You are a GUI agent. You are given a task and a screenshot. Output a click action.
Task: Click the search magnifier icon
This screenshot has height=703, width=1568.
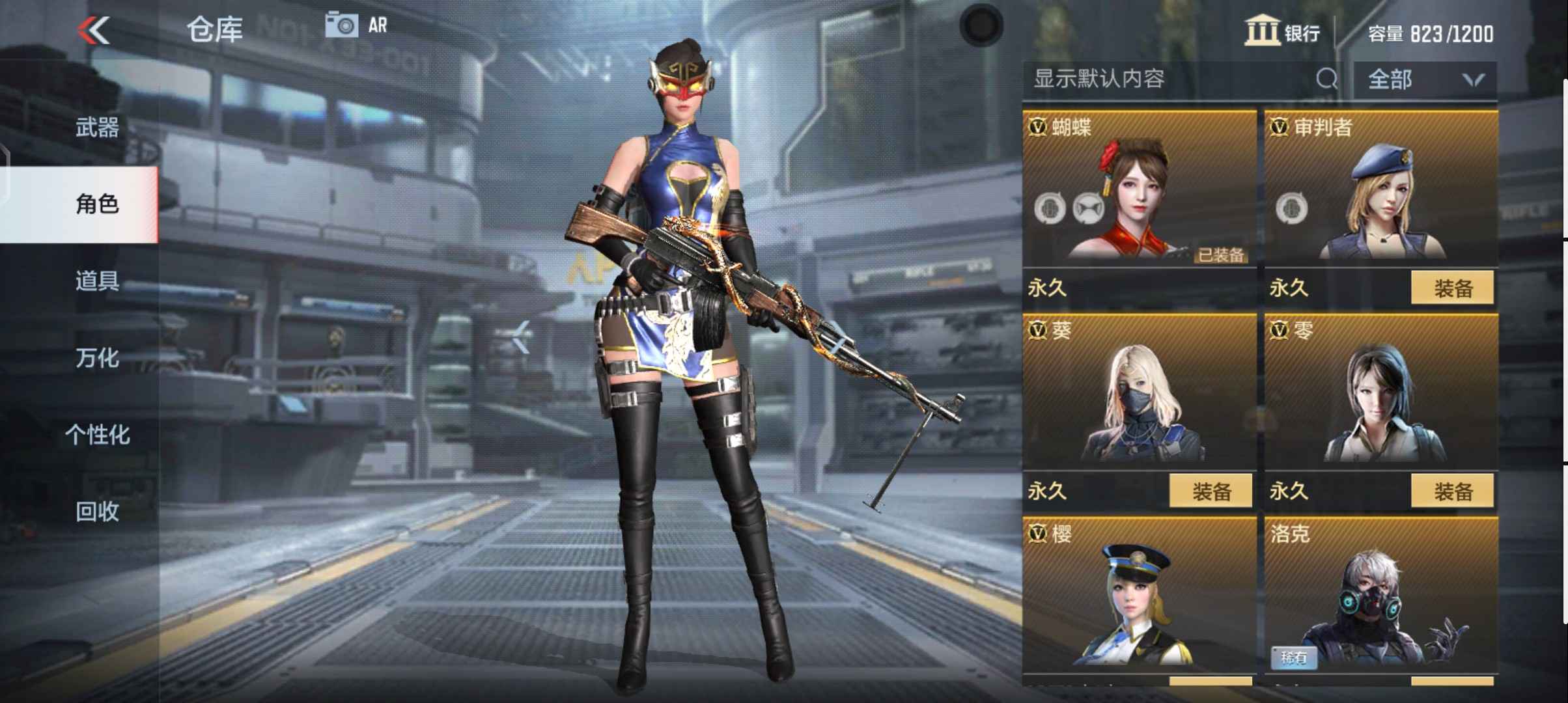click(x=1326, y=79)
